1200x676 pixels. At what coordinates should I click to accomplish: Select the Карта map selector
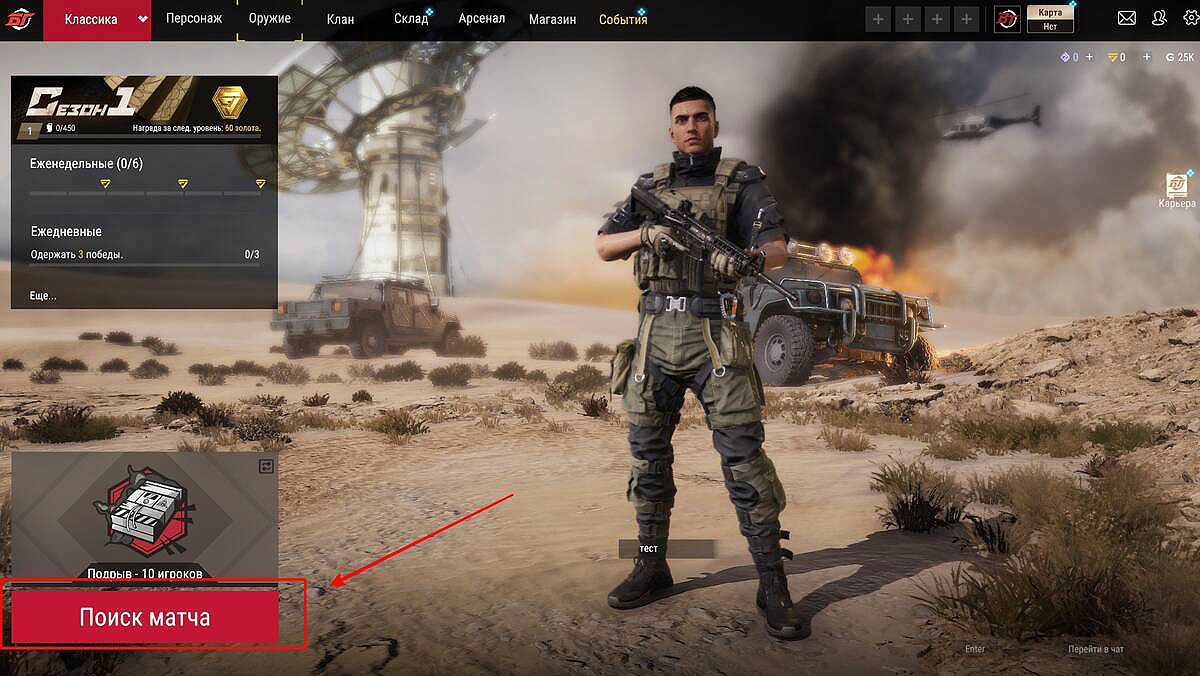pos(1050,18)
